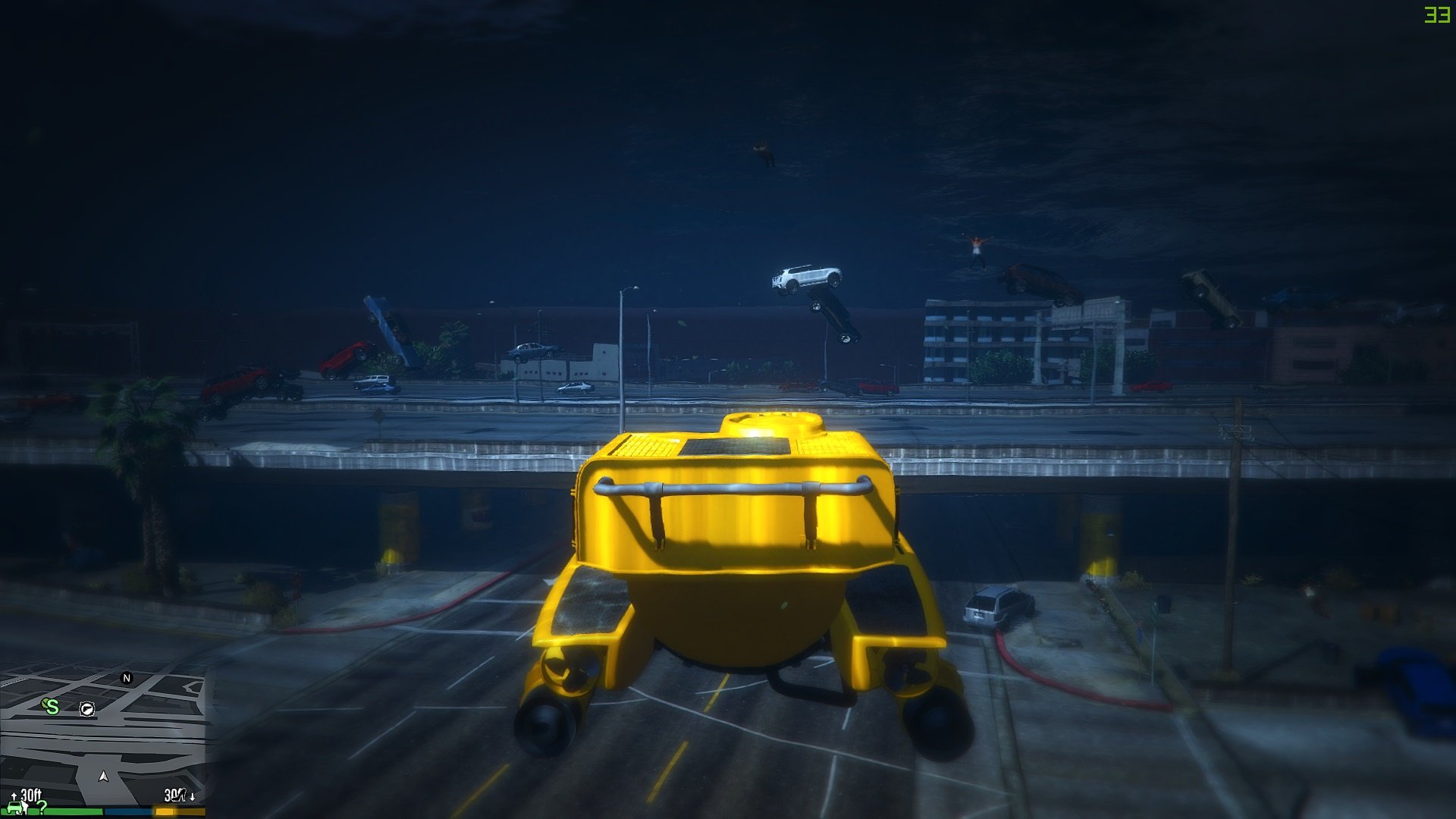1456x819 pixels.
Task: Select the up arrow beside 30ft depth label
Action: tap(14, 796)
